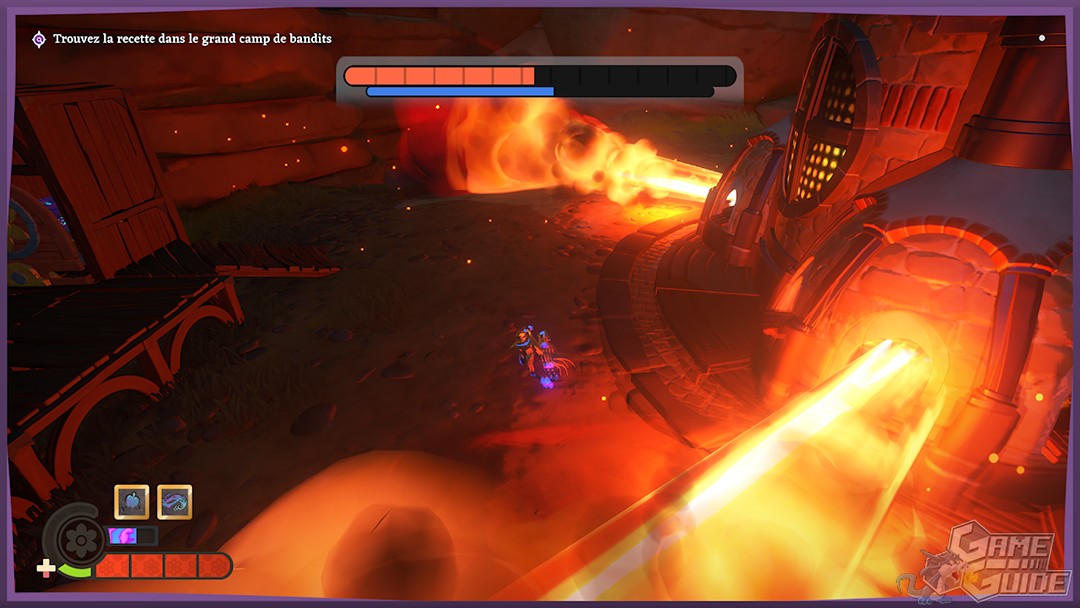The height and width of the screenshot is (608, 1080).
Task: Select the blue fruit item slot
Action: pyautogui.click(x=132, y=501)
